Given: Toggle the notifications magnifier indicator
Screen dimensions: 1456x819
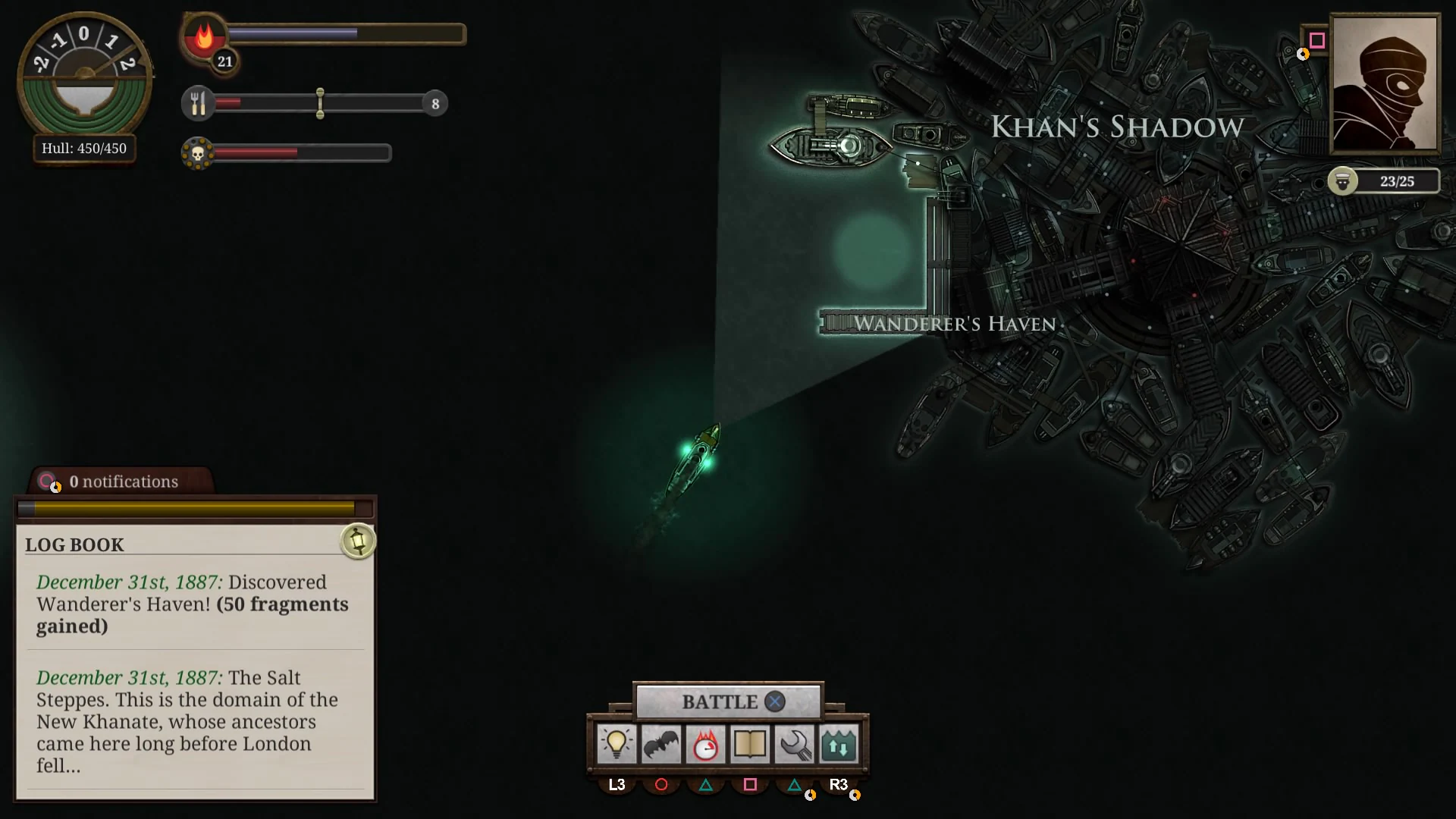Looking at the screenshot, I should (x=49, y=481).
